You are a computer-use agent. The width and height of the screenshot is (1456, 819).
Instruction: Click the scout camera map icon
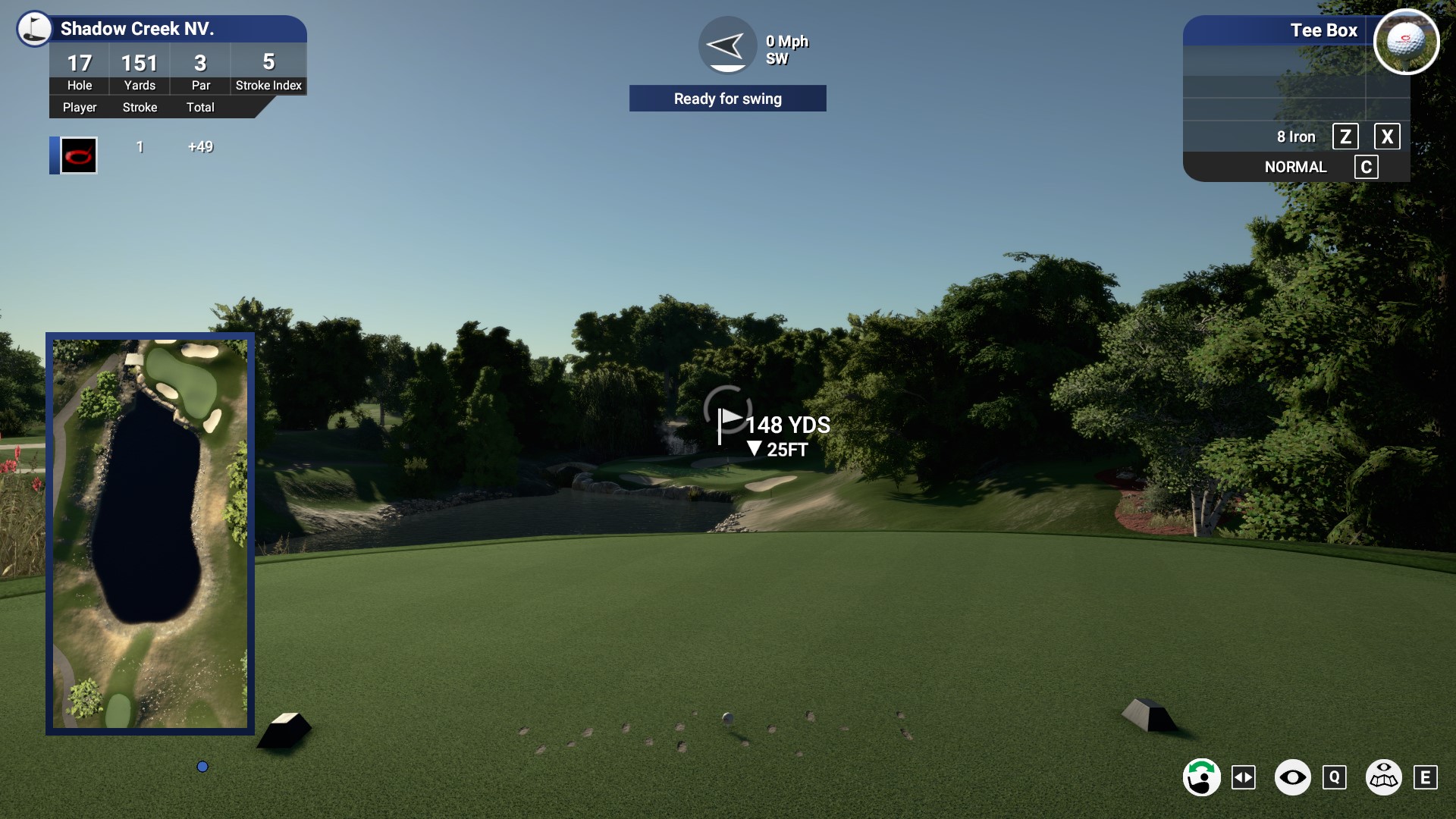(x=1385, y=777)
